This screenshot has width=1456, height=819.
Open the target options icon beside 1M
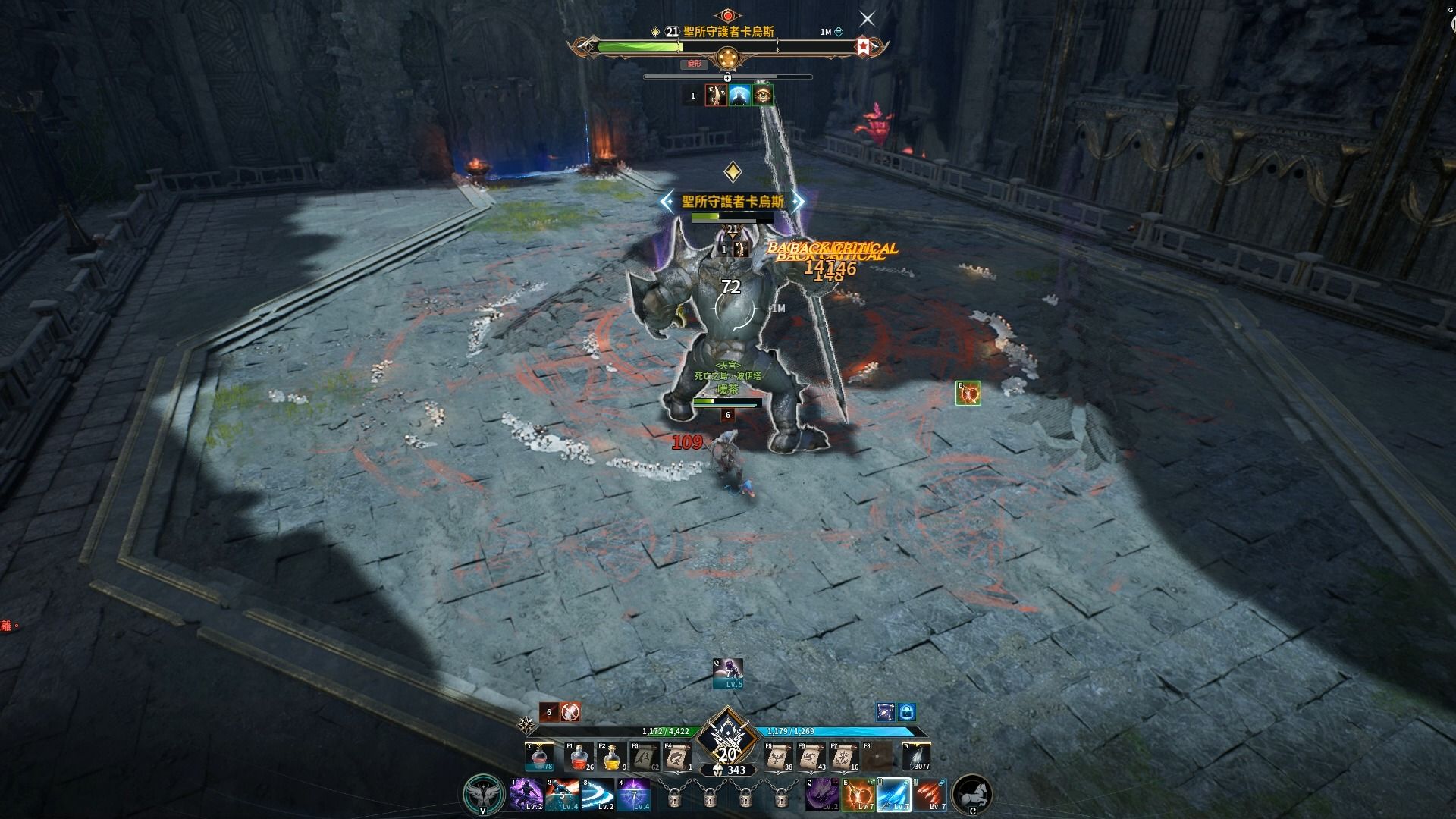[839, 32]
